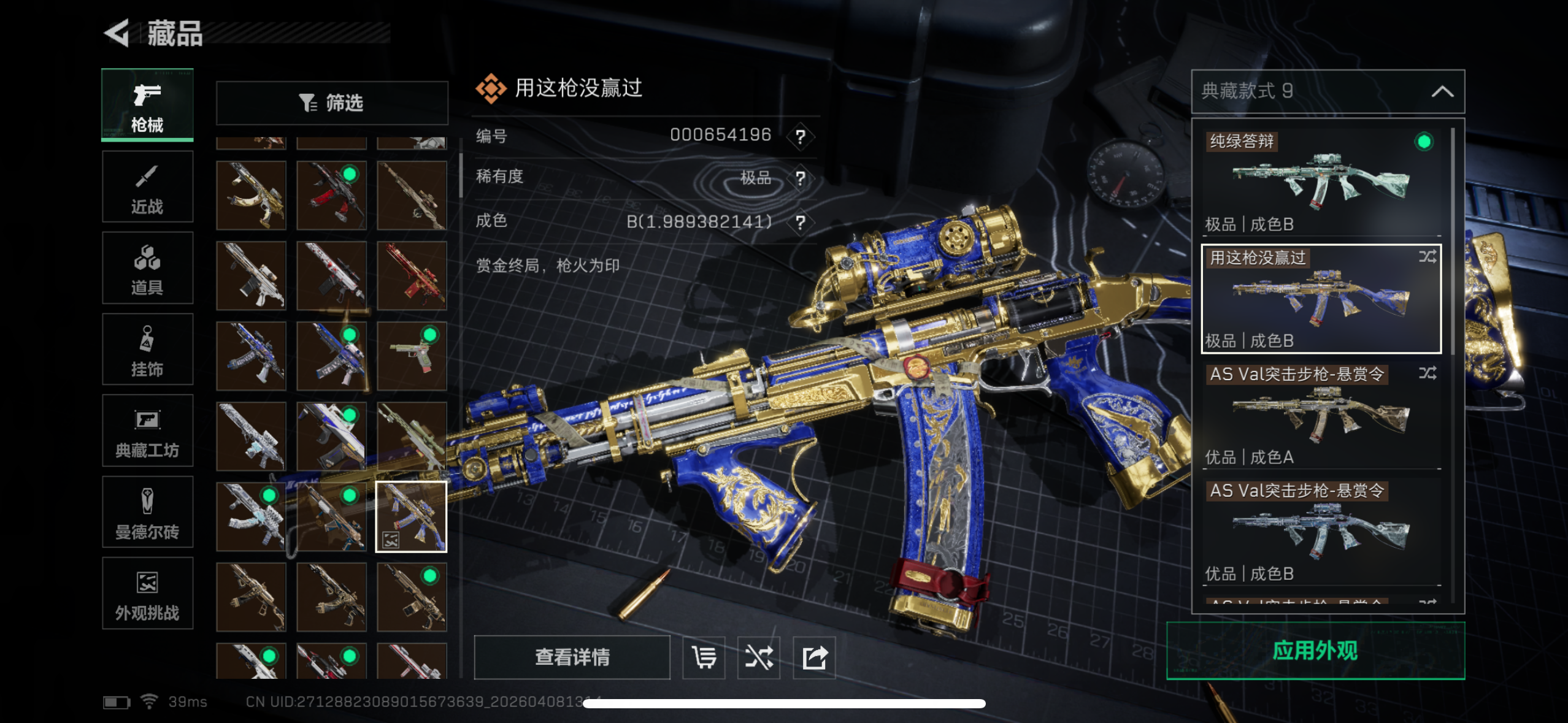This screenshot has height=723, width=1568.
Task: Switch to the 枪械 category tab
Action: 147,105
